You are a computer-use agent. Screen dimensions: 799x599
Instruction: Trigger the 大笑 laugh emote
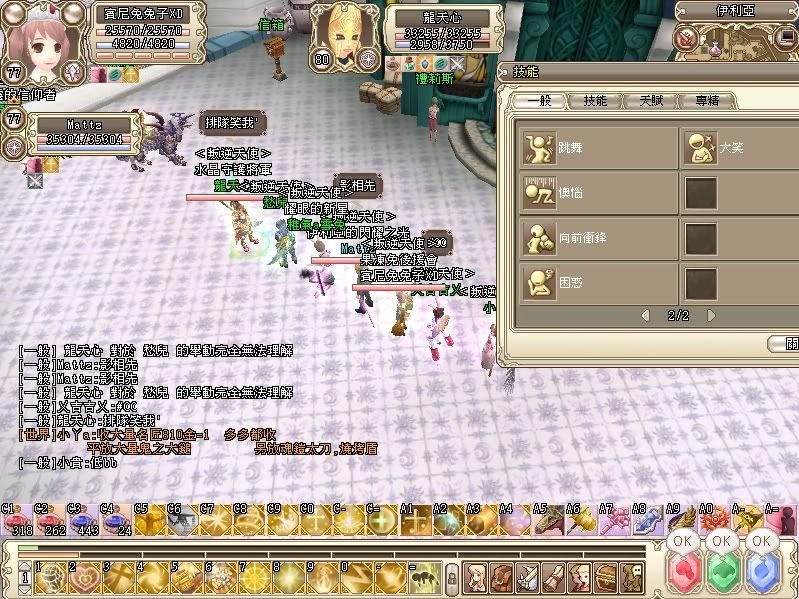click(x=700, y=147)
